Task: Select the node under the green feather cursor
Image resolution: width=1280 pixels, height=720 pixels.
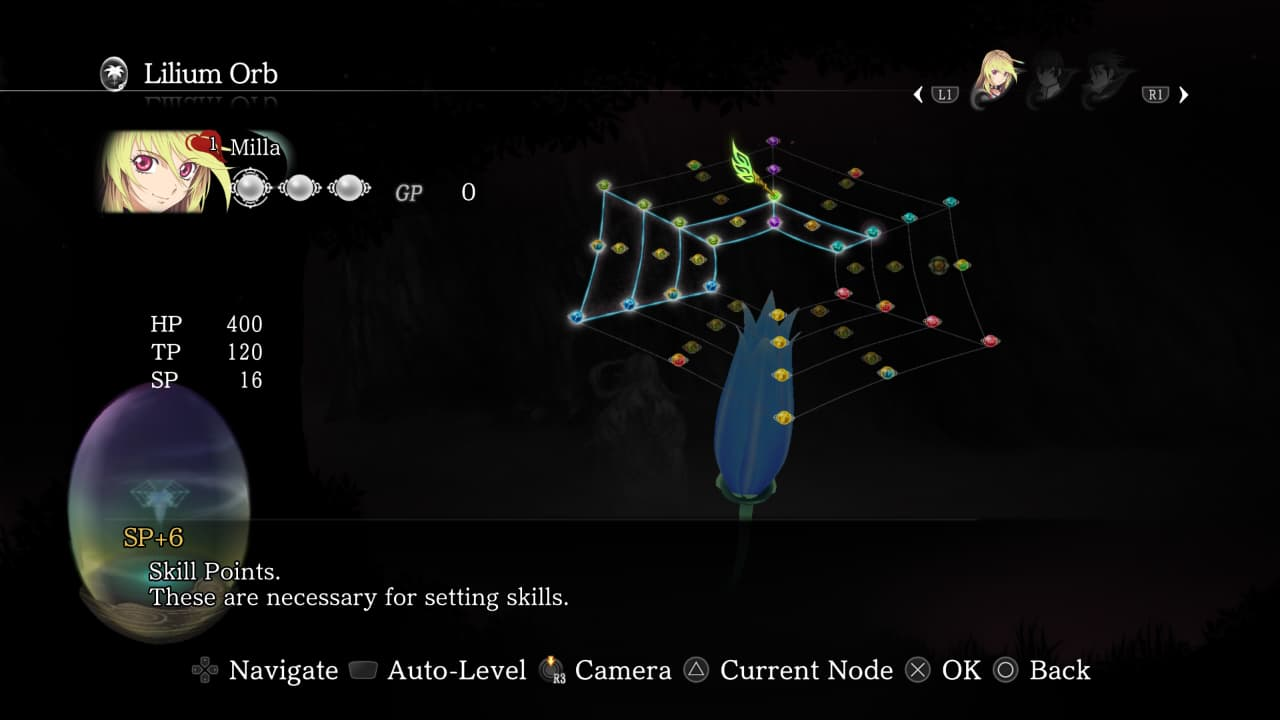Action: (774, 195)
